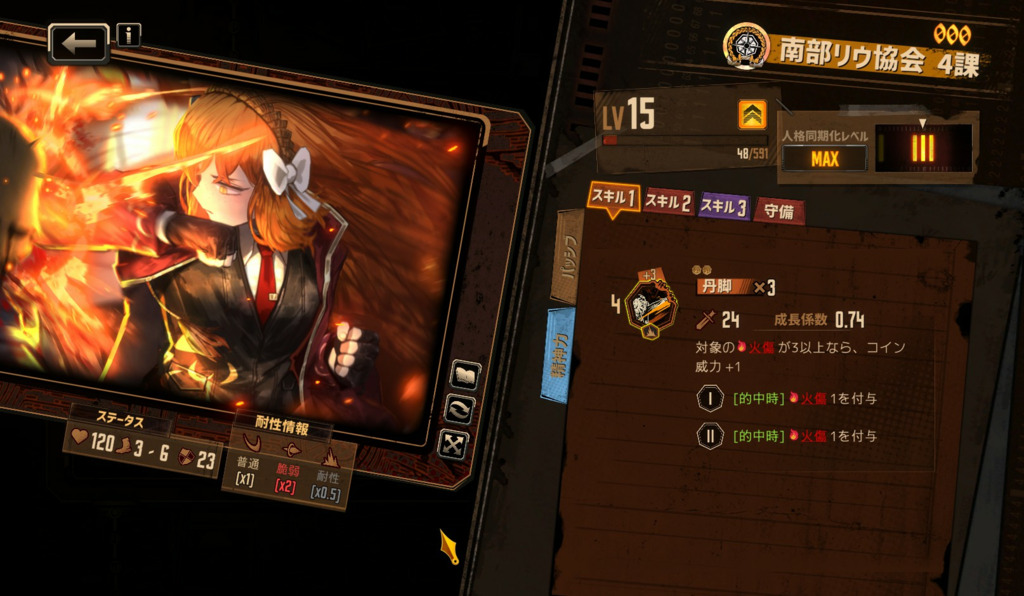The height and width of the screenshot is (596, 1024).
Task: Click the MAX uptie level button
Action: [x=824, y=159]
